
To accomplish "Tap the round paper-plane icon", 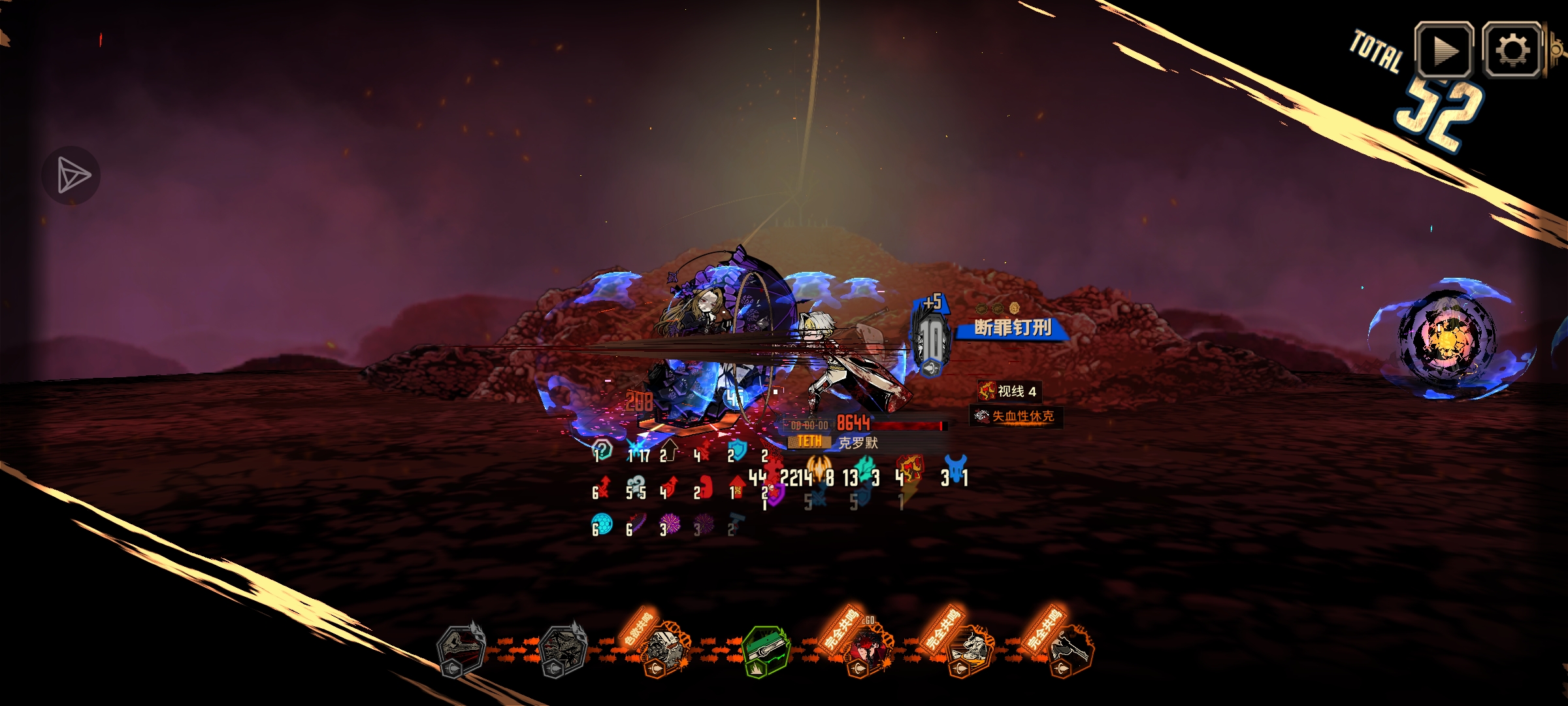I will 71,175.
